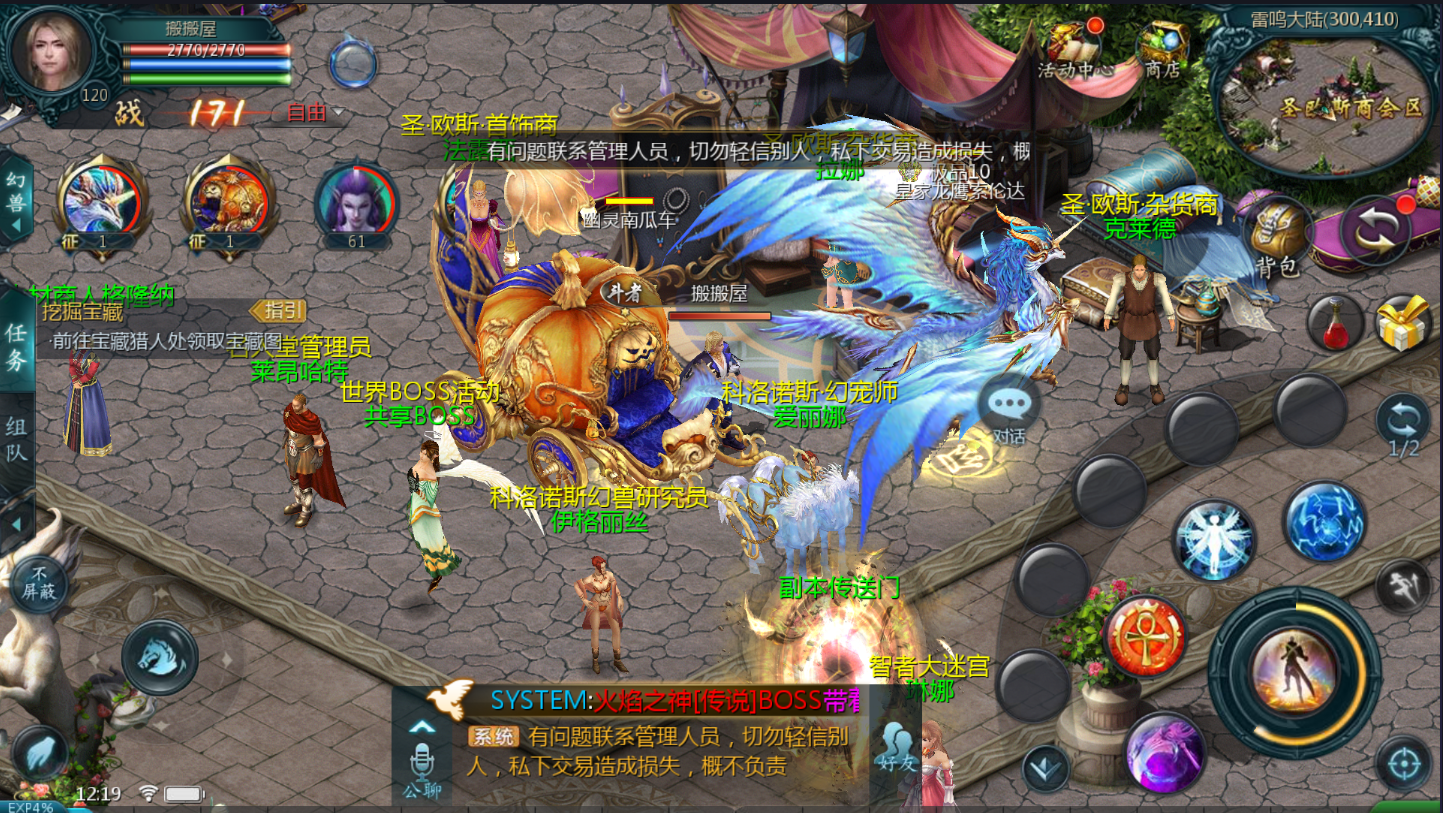Open 对话 dialogue with the NPC
This screenshot has width=1443, height=813.
[x=1009, y=410]
